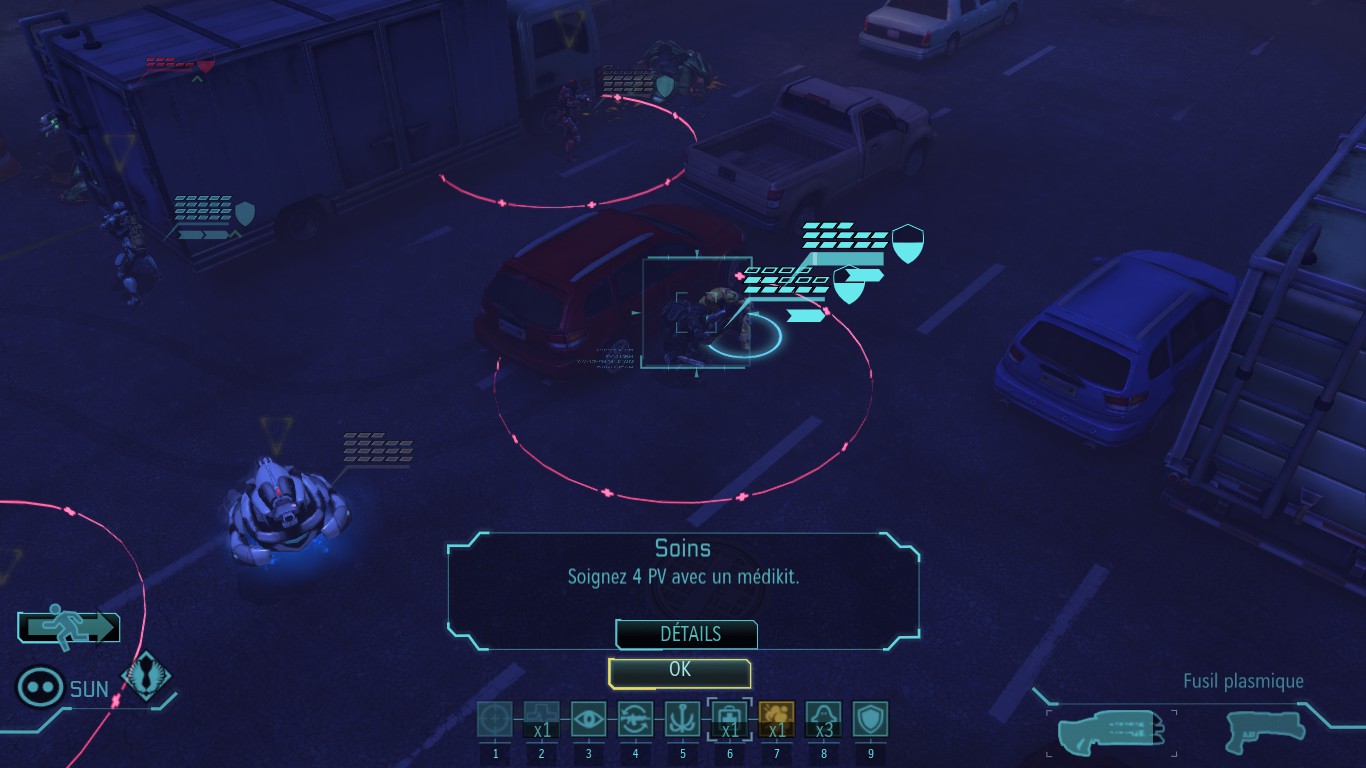Activate the eye-shaped Overwatch ability
1366x768 pixels.
coord(588,720)
